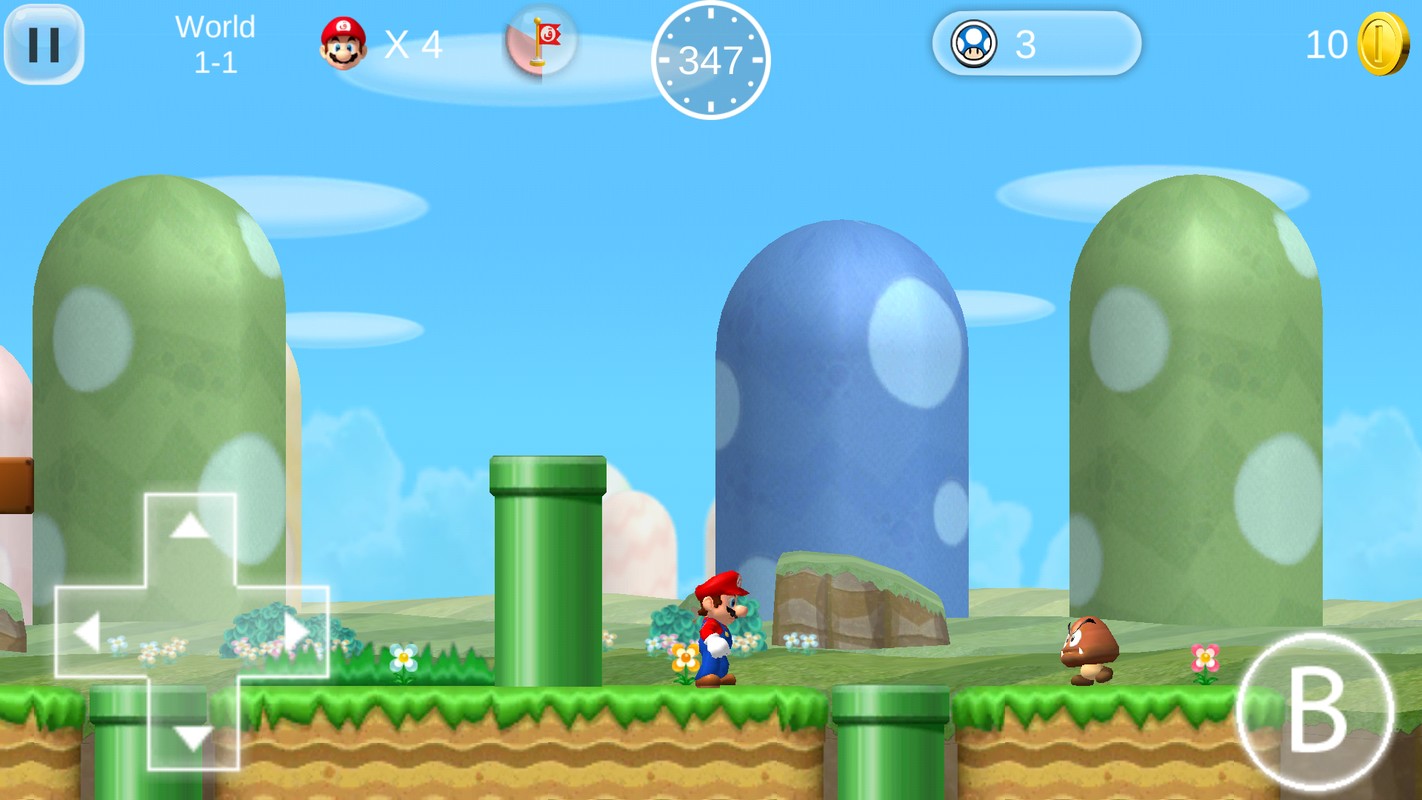
Task: Pause the game
Action: tap(43, 42)
